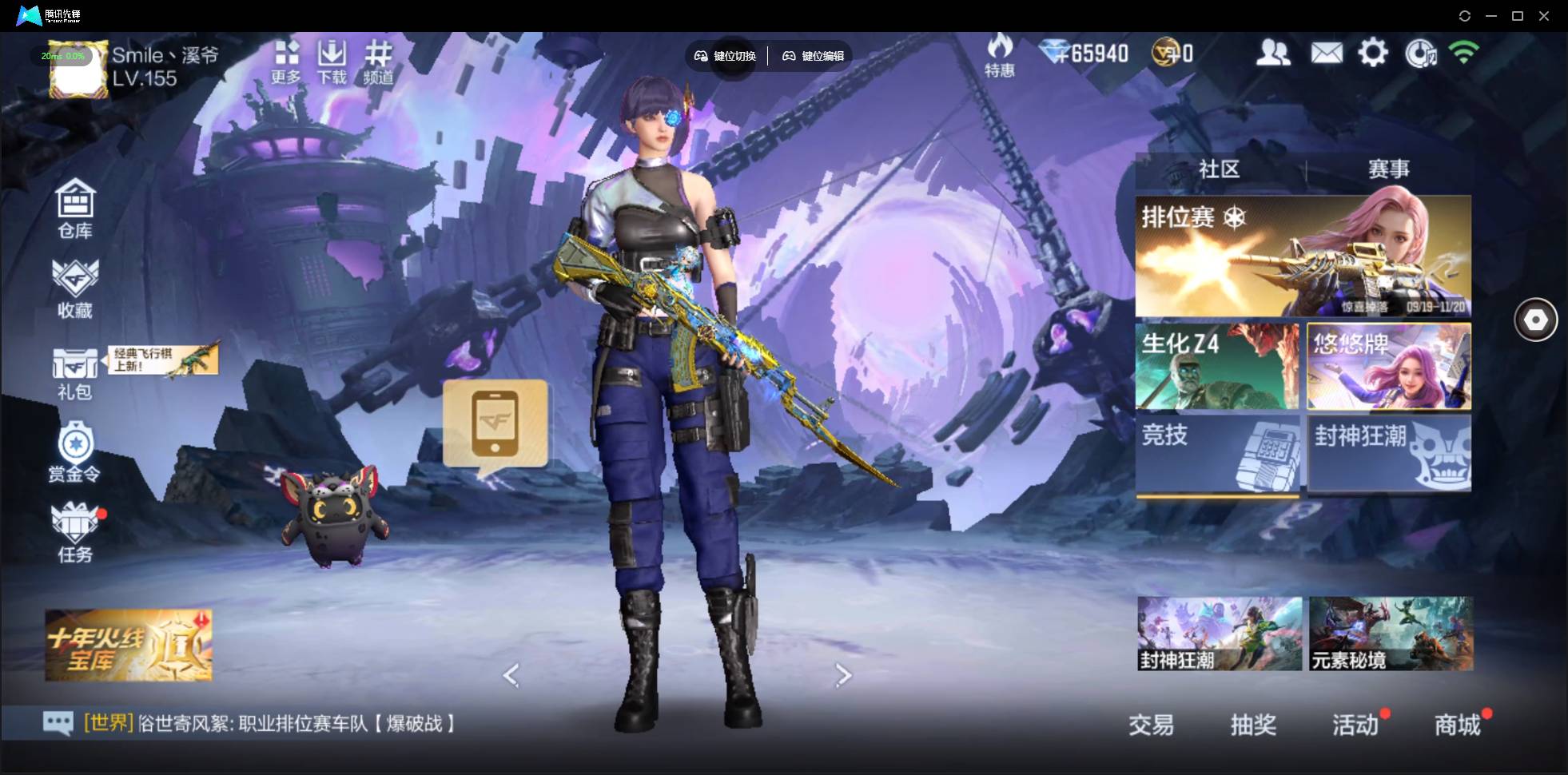The height and width of the screenshot is (775, 1568).
Task: Click left arrow to previous character
Action: point(511,675)
